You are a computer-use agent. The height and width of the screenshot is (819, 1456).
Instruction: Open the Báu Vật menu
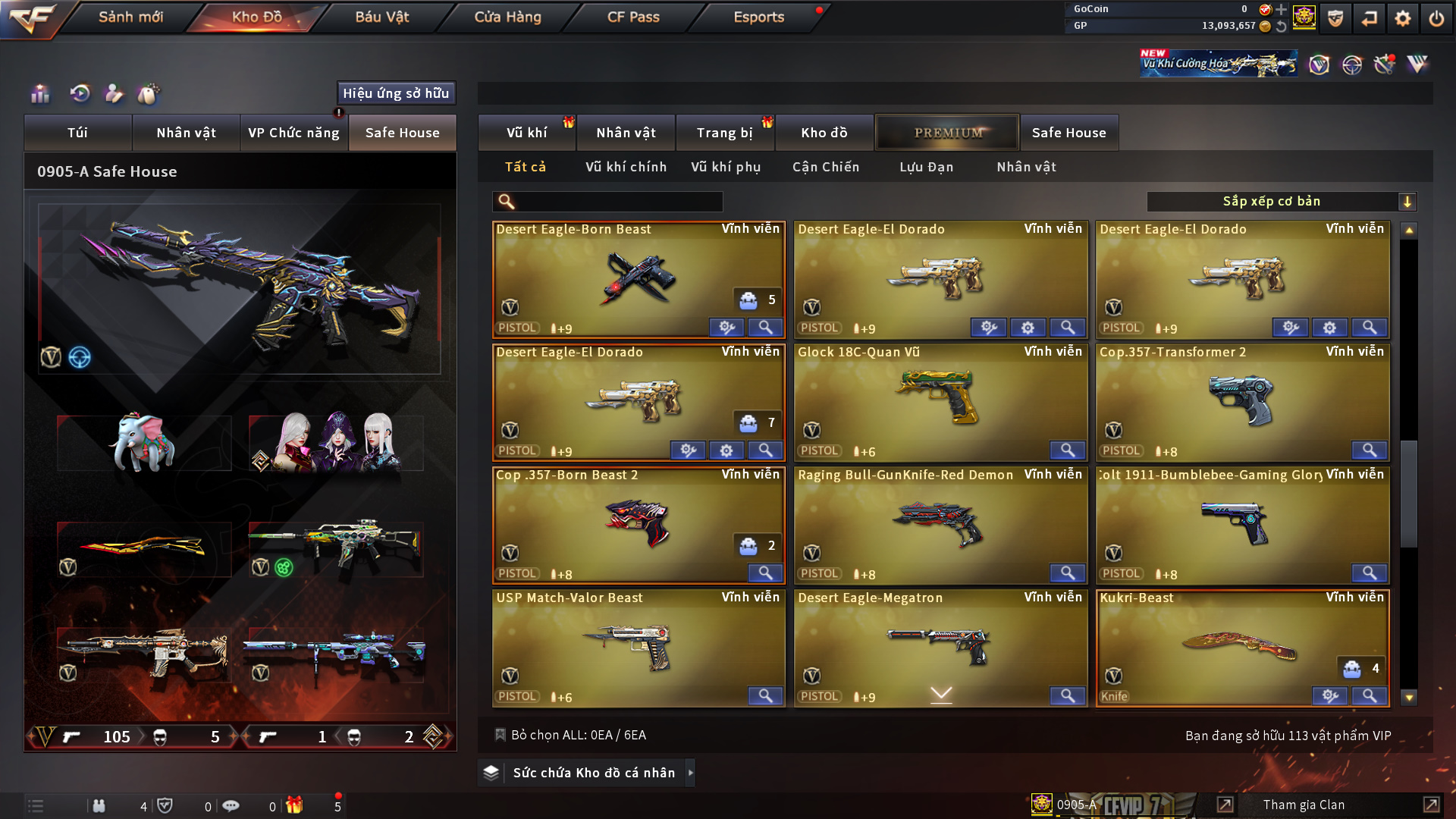[382, 17]
